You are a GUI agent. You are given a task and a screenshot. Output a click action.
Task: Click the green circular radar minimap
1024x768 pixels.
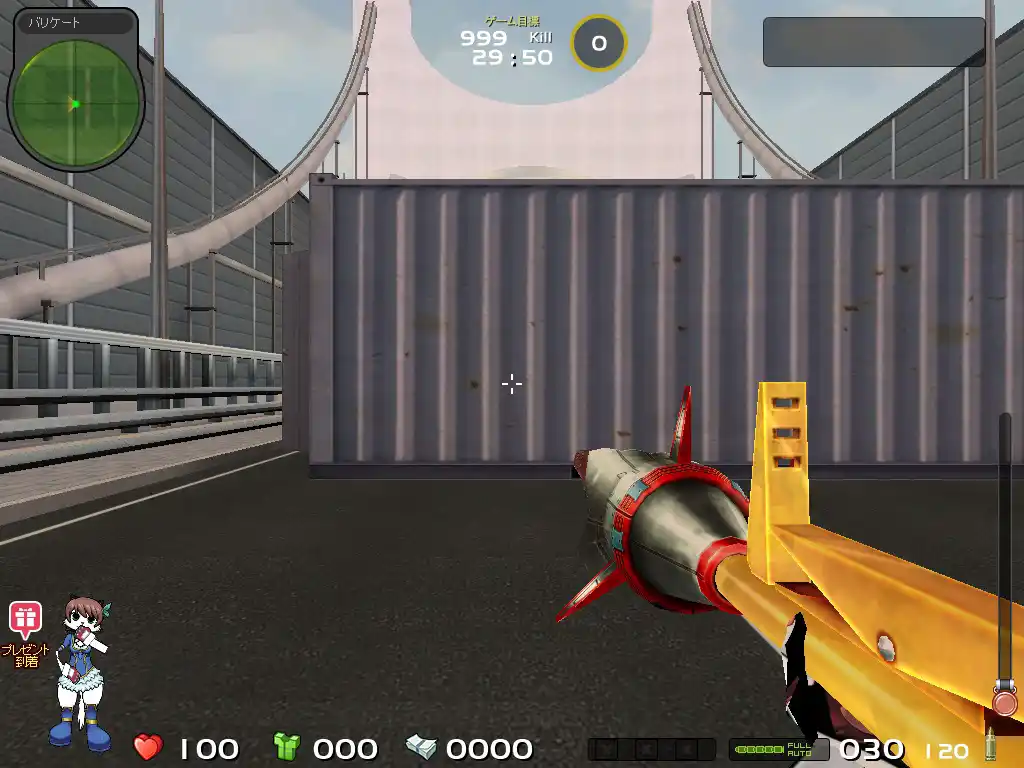[75, 103]
